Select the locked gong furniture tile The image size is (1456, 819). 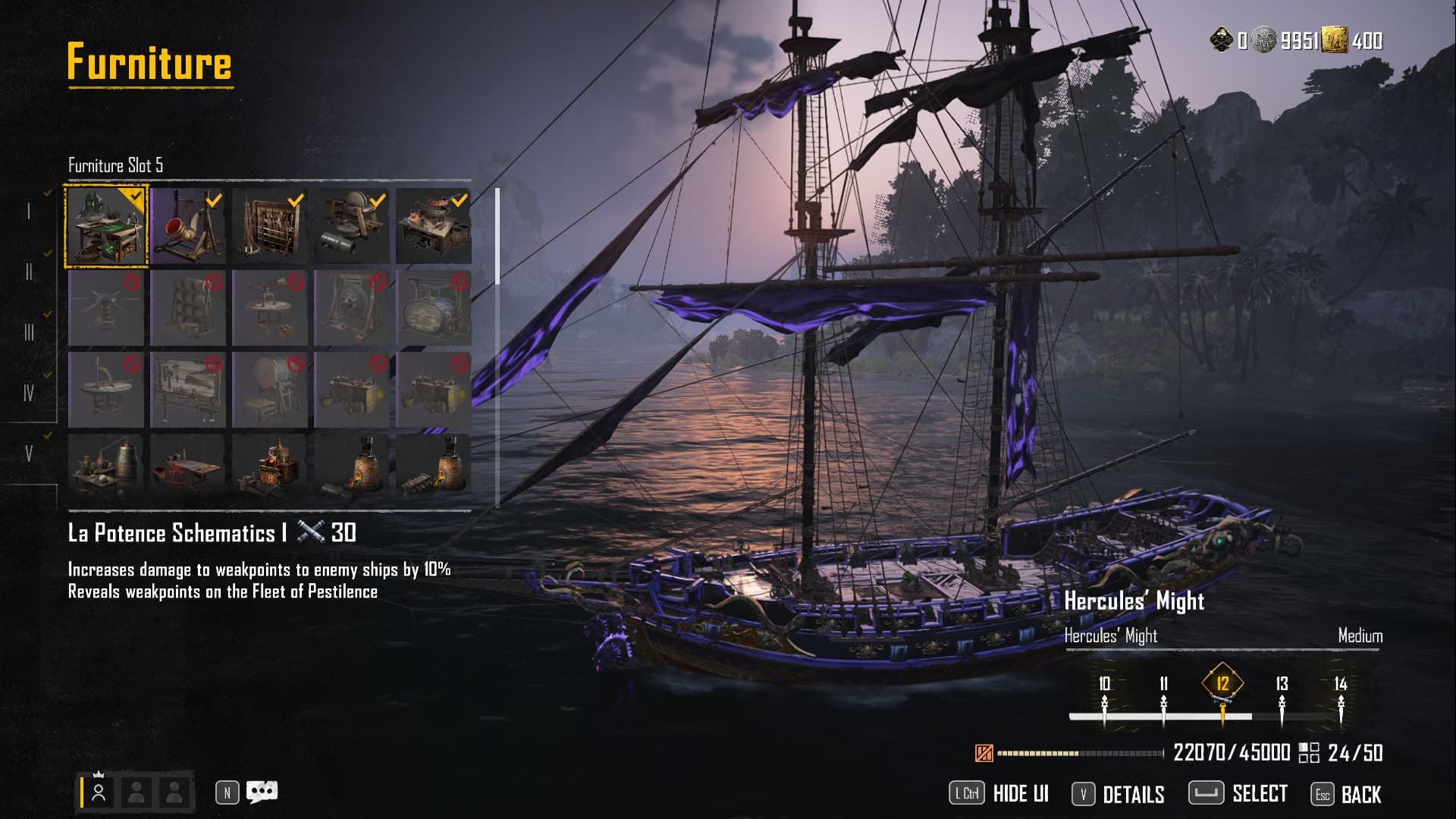pos(352,308)
